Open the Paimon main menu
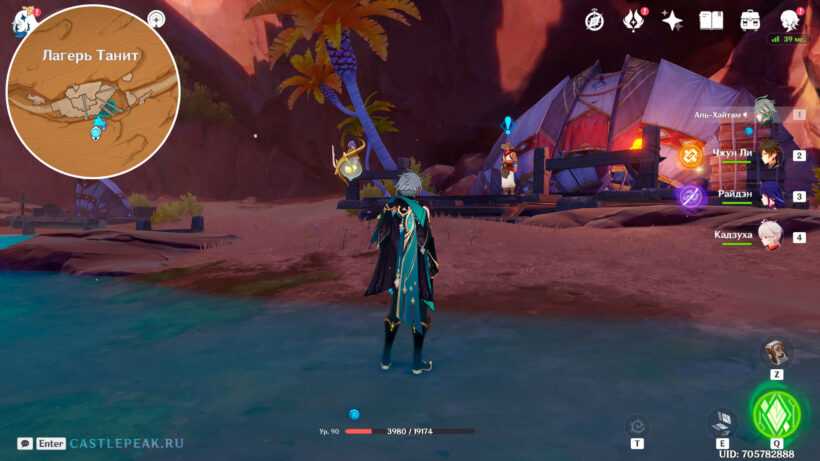Viewport: 820px width, 461px height. pos(21,20)
